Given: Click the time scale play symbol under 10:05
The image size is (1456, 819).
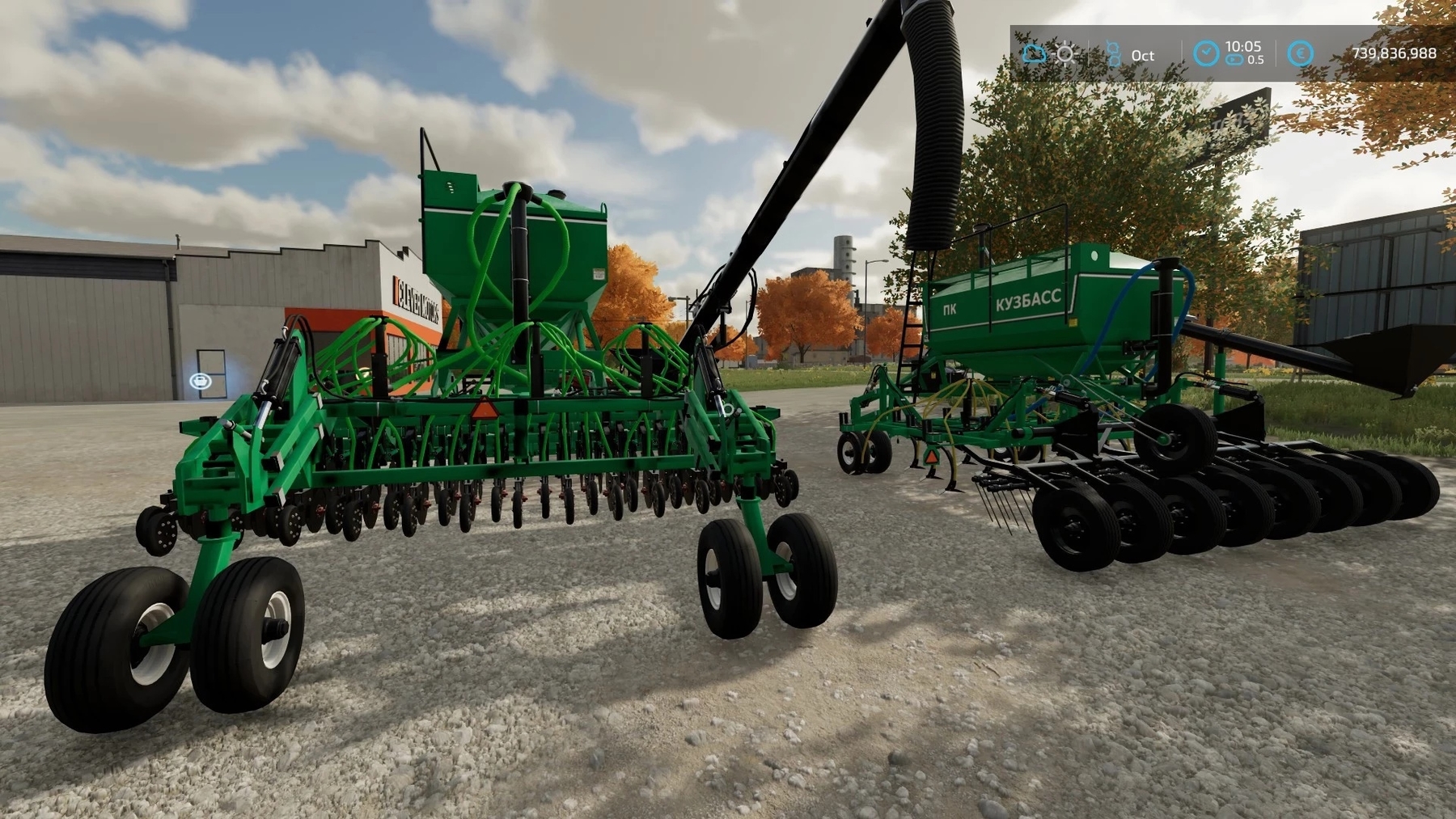Looking at the screenshot, I should pyautogui.click(x=1234, y=58).
